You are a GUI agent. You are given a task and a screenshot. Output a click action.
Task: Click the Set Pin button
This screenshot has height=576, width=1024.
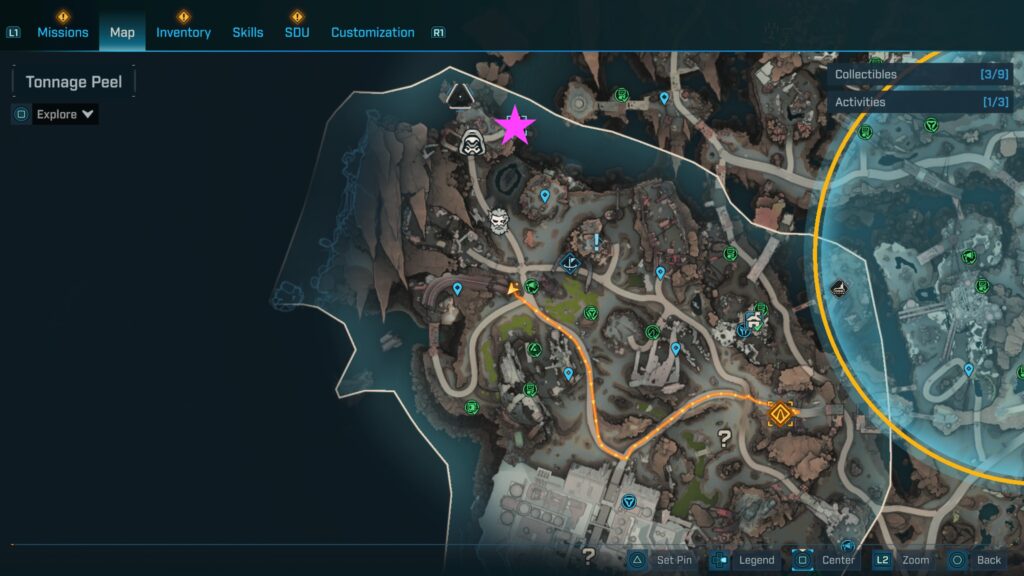tap(661, 560)
